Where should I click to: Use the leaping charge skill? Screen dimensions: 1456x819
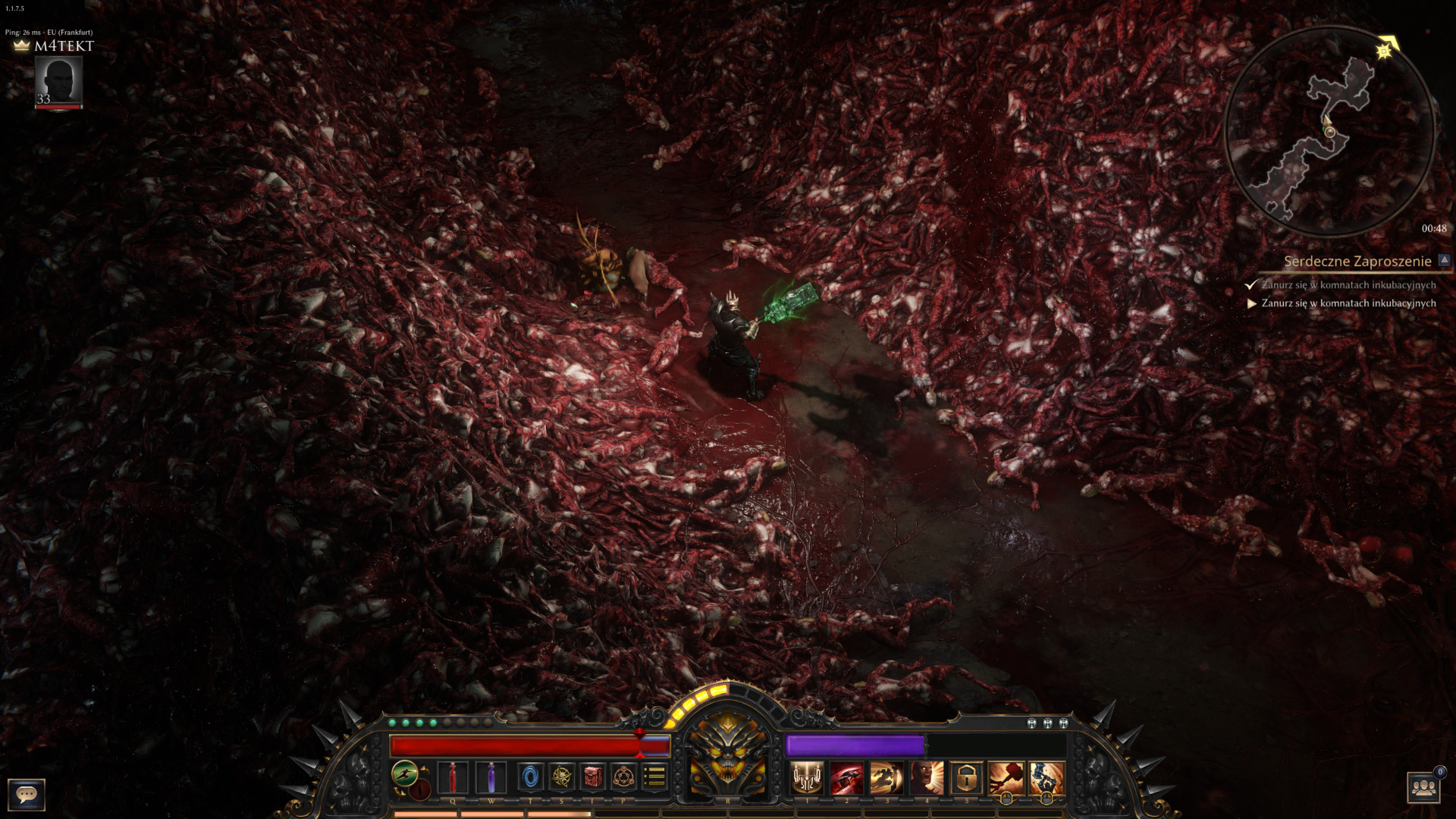click(x=886, y=778)
